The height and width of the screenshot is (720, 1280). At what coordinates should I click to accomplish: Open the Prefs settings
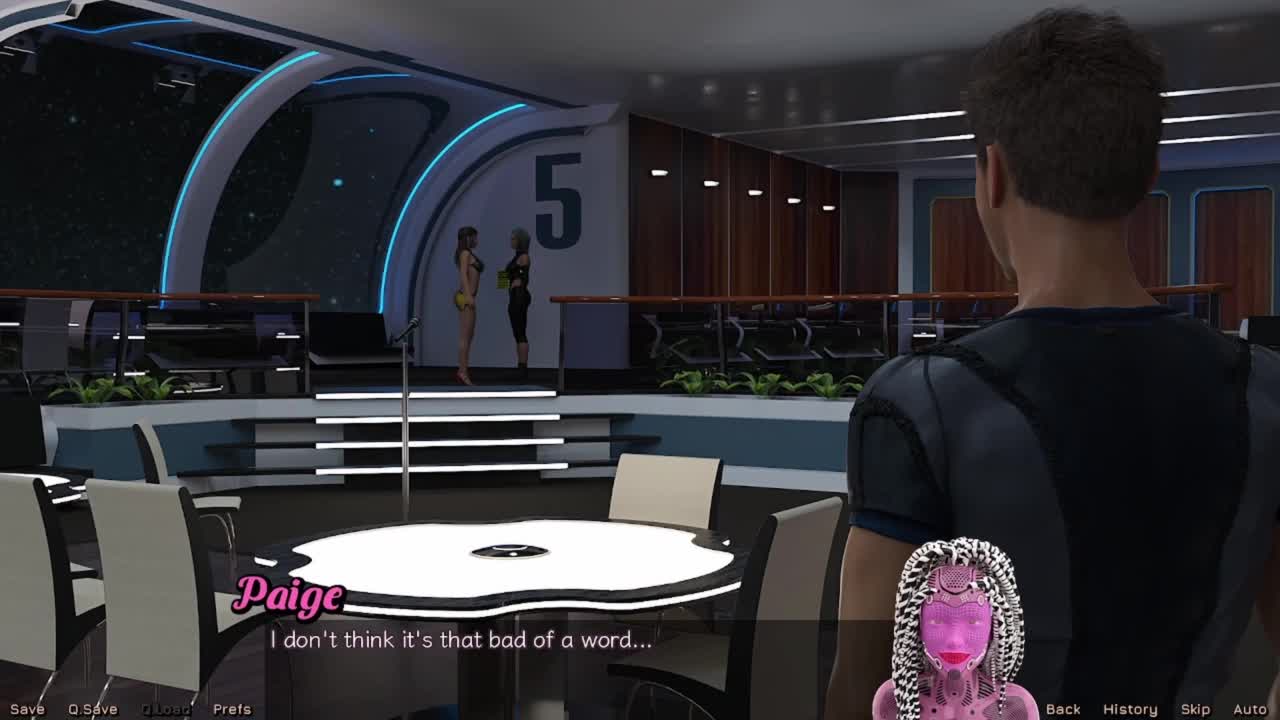point(232,709)
